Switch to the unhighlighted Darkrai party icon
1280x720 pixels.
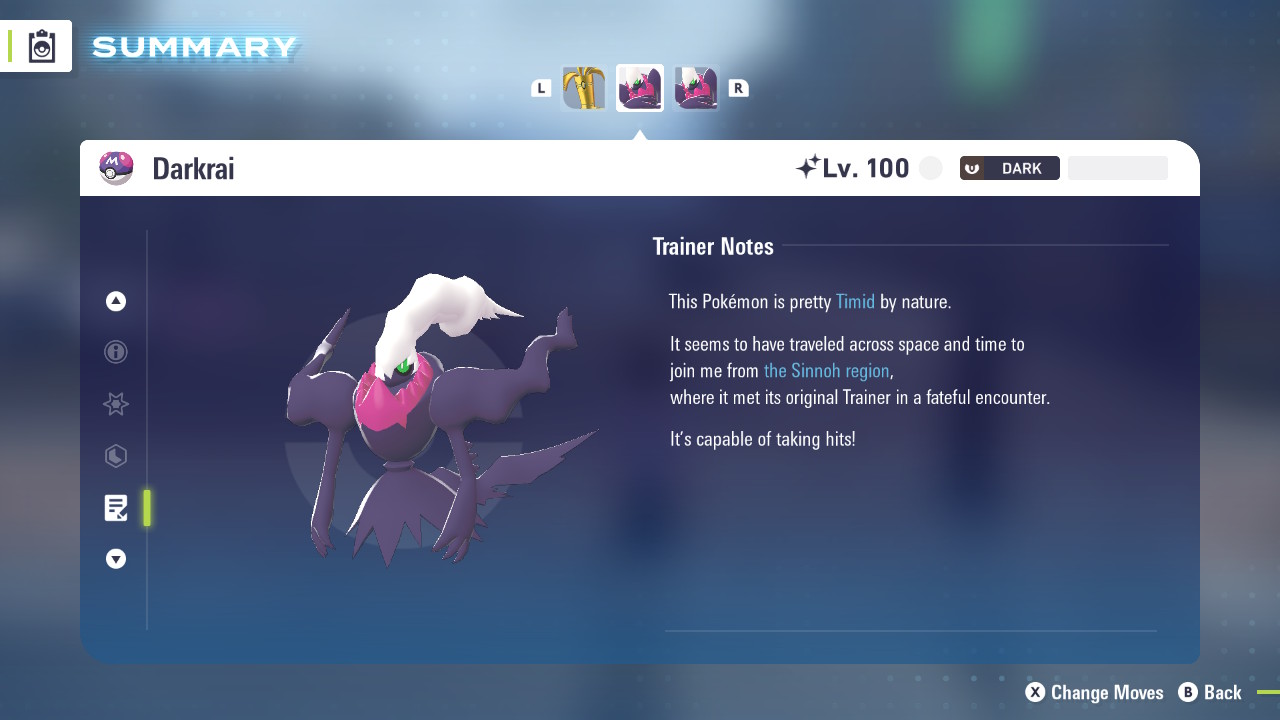tap(696, 88)
